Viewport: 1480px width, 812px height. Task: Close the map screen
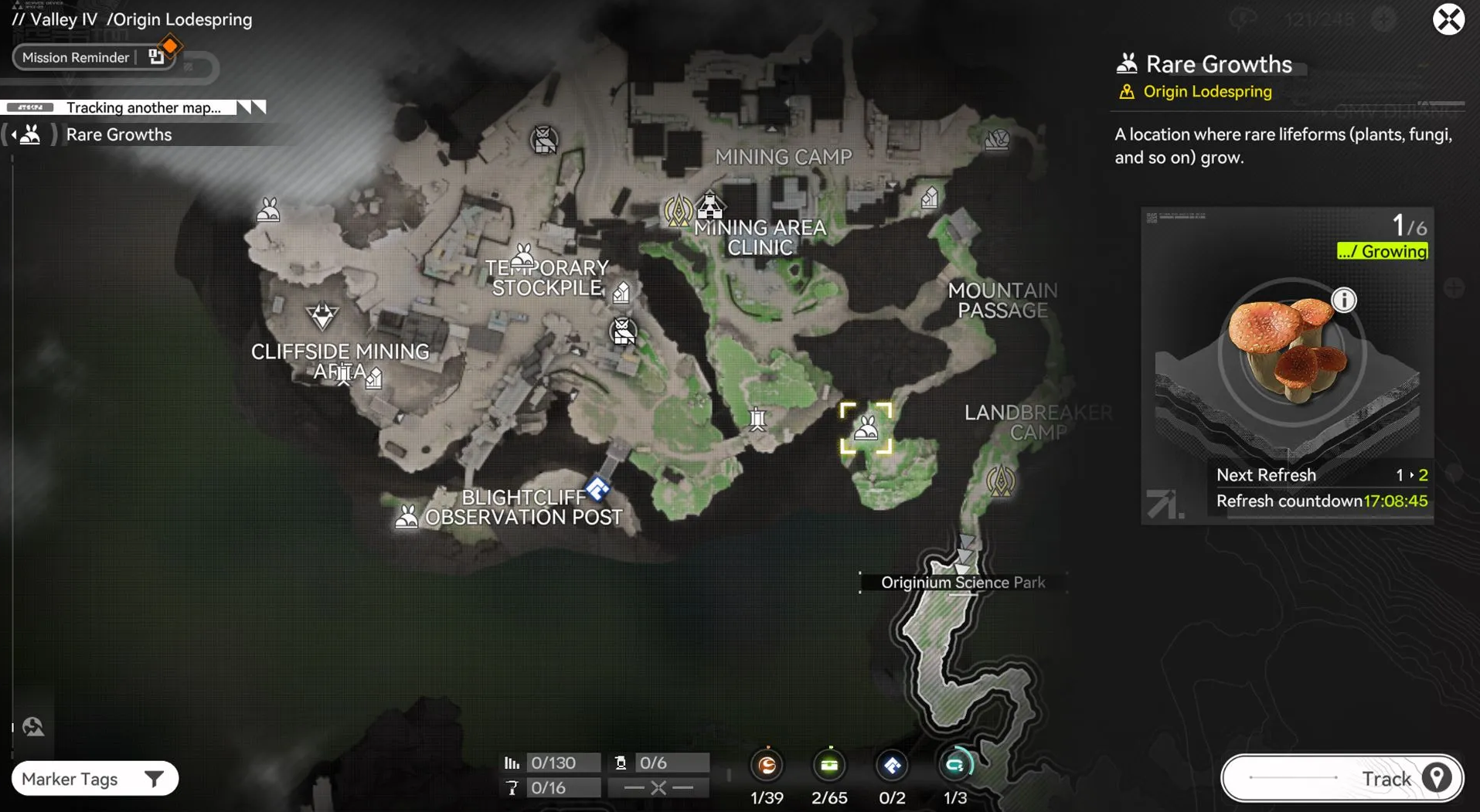pyautogui.click(x=1448, y=19)
